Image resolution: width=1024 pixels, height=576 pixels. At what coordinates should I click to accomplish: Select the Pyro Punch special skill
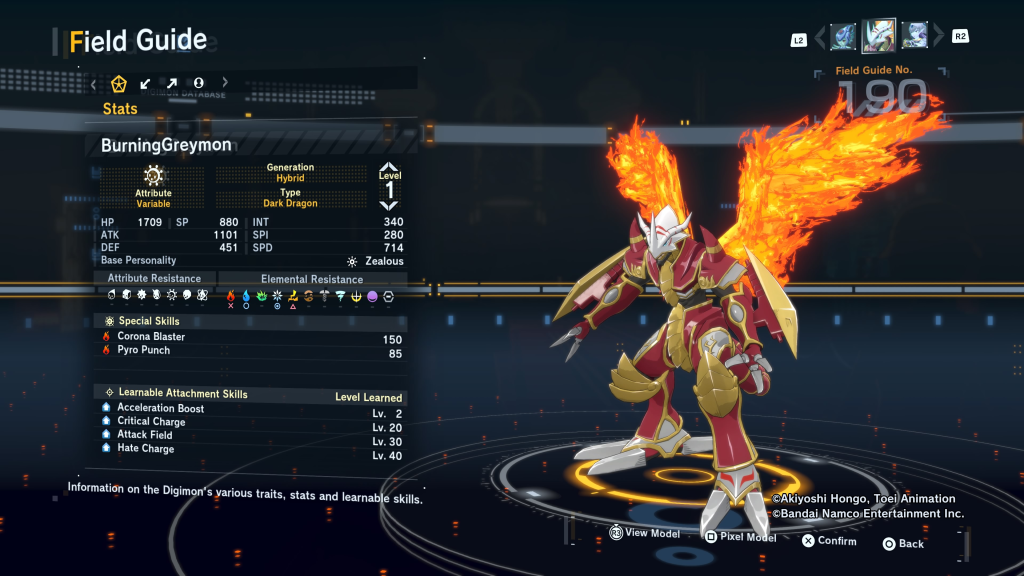point(143,351)
